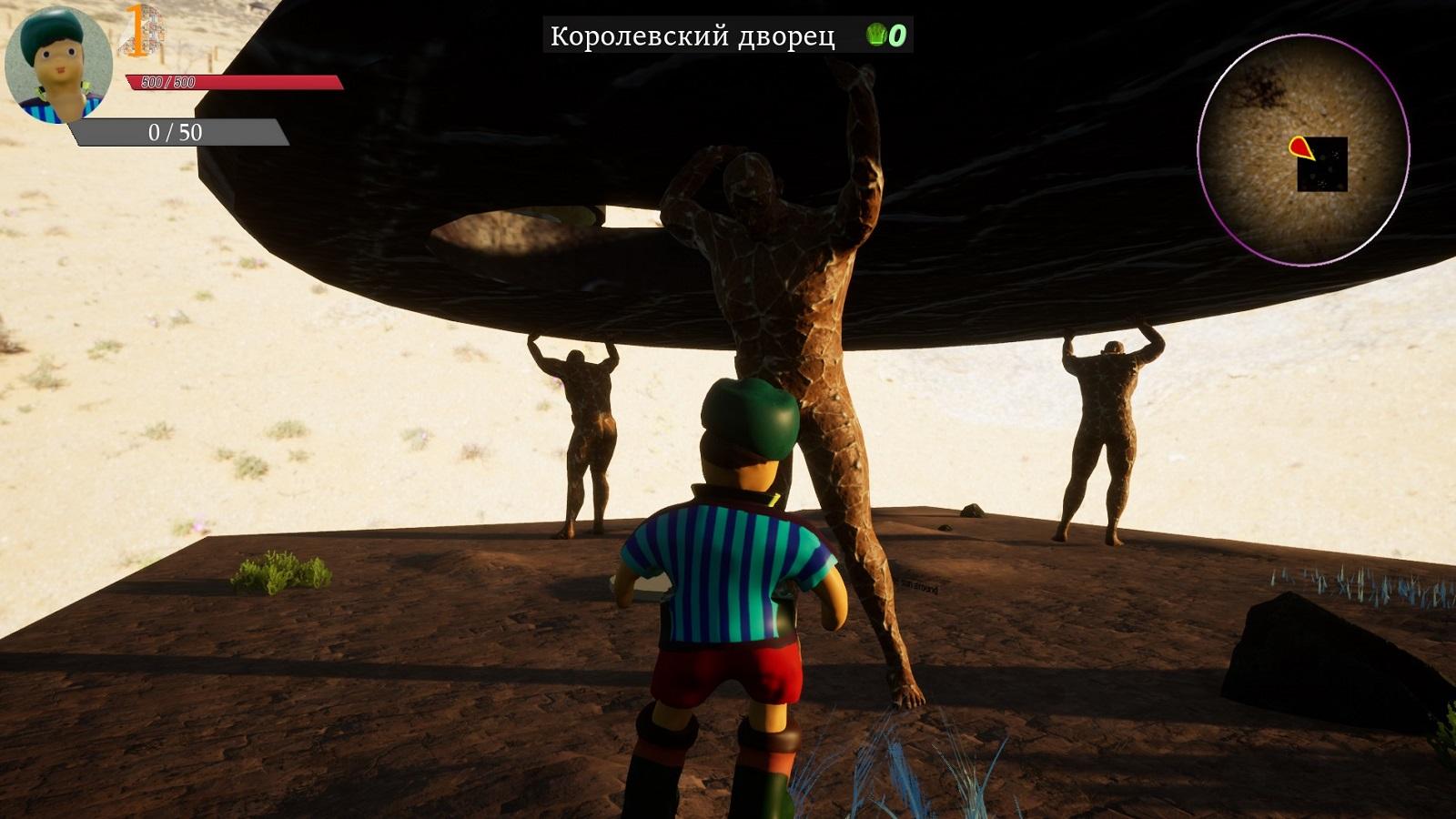Viewport: 1456px width, 819px height.
Task: Click the circular minimap
Action: click(x=1303, y=150)
